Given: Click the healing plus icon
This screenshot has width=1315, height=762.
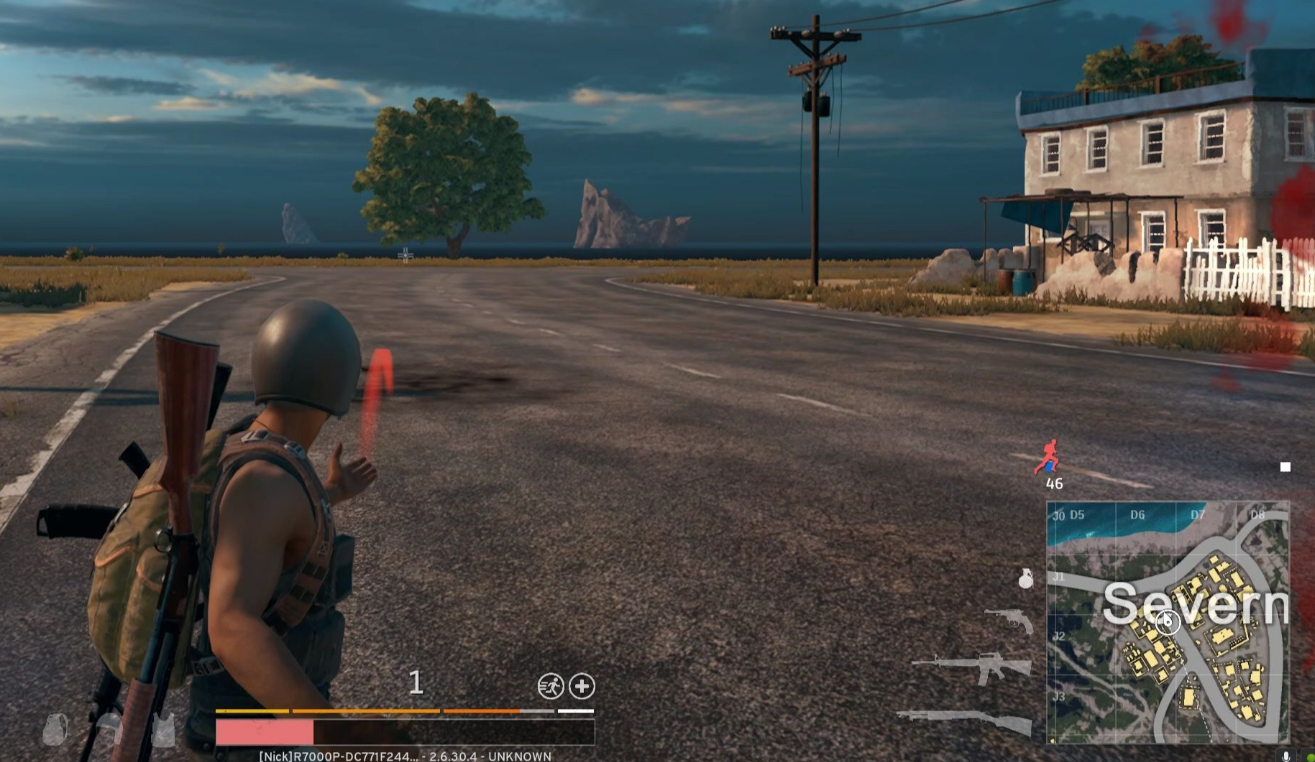Looking at the screenshot, I should (582, 686).
